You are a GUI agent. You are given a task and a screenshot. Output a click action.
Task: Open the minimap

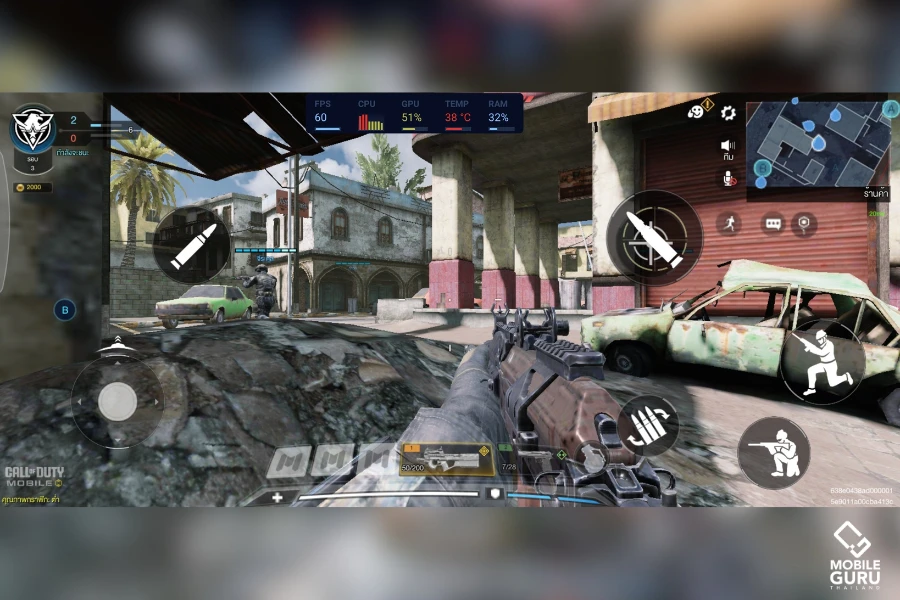818,143
